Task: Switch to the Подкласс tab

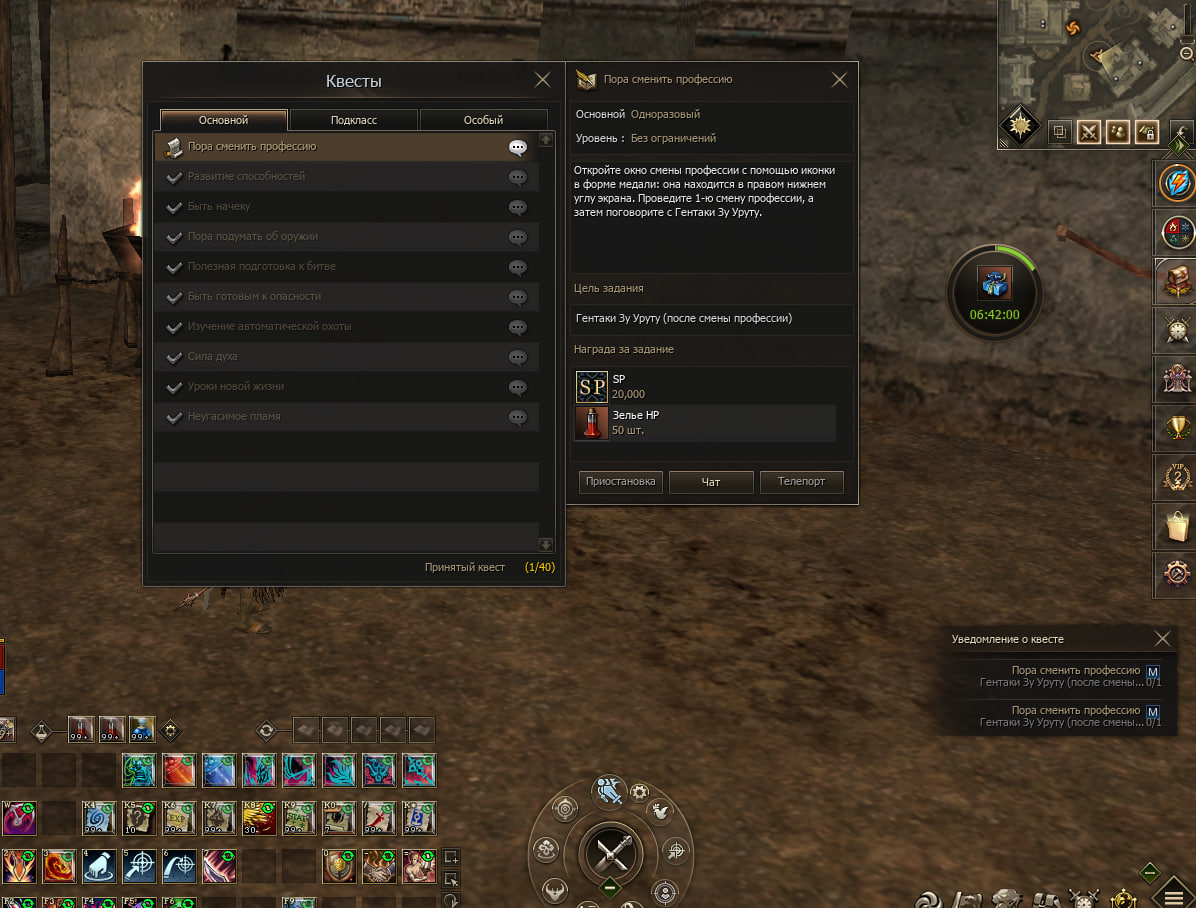Action: (354, 120)
